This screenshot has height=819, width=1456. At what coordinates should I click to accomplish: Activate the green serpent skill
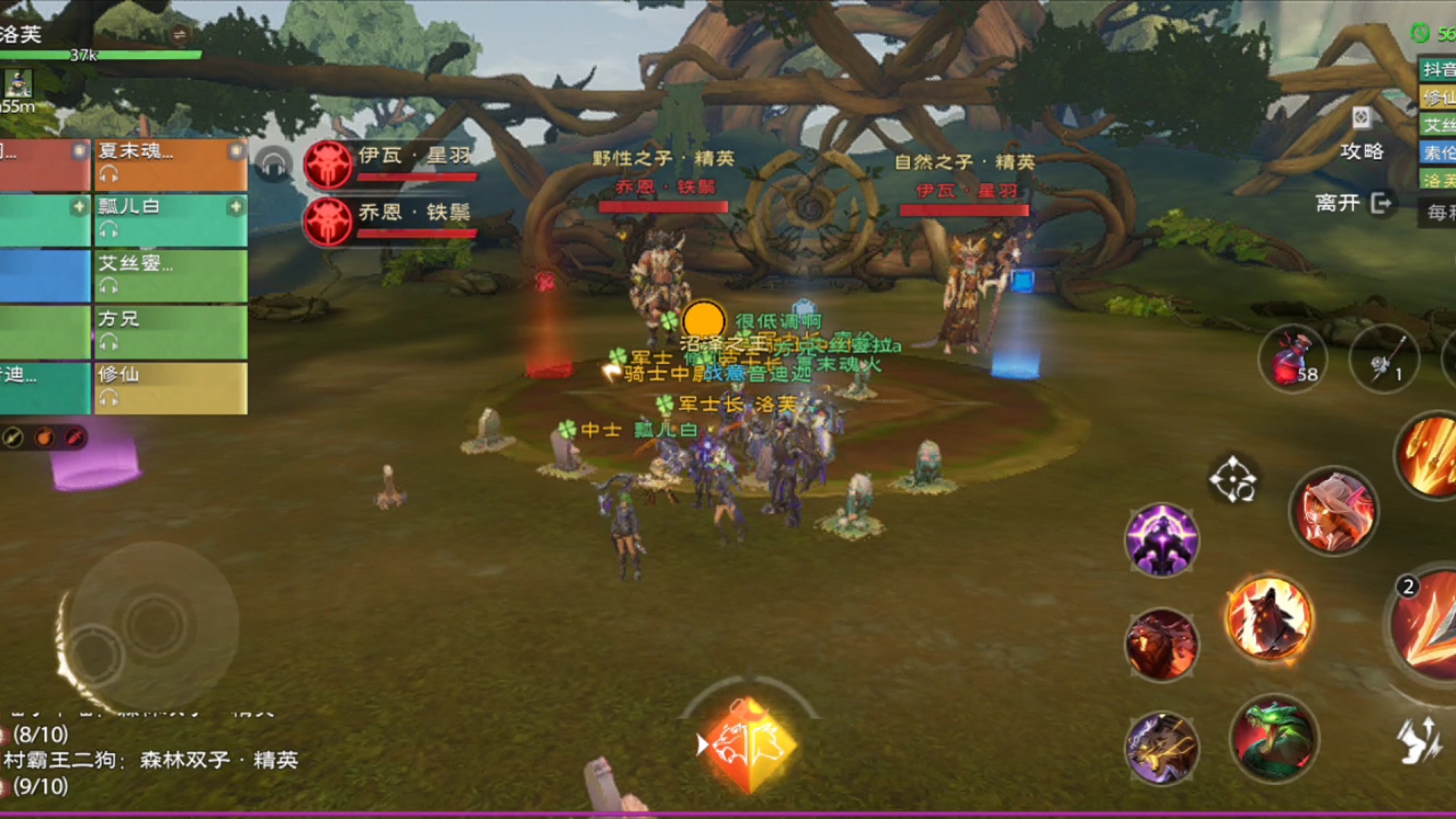pyautogui.click(x=1274, y=739)
